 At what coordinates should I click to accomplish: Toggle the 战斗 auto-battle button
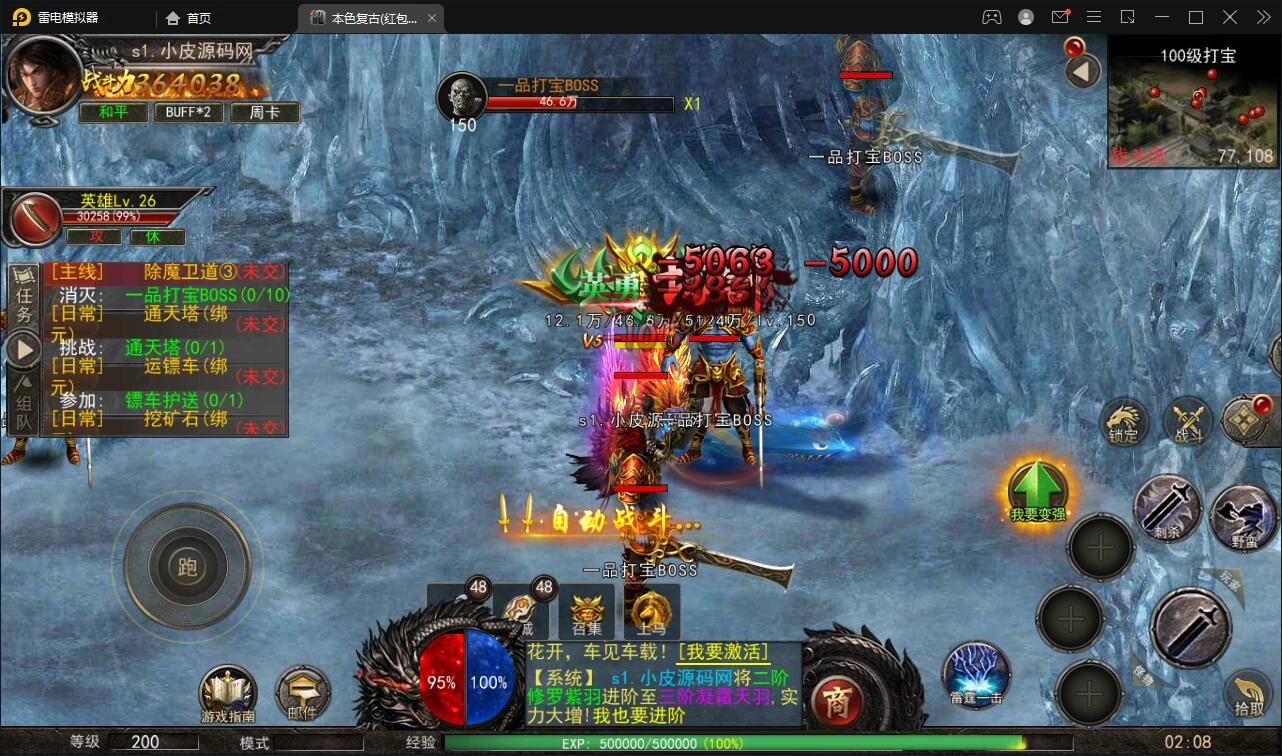pos(1188,422)
